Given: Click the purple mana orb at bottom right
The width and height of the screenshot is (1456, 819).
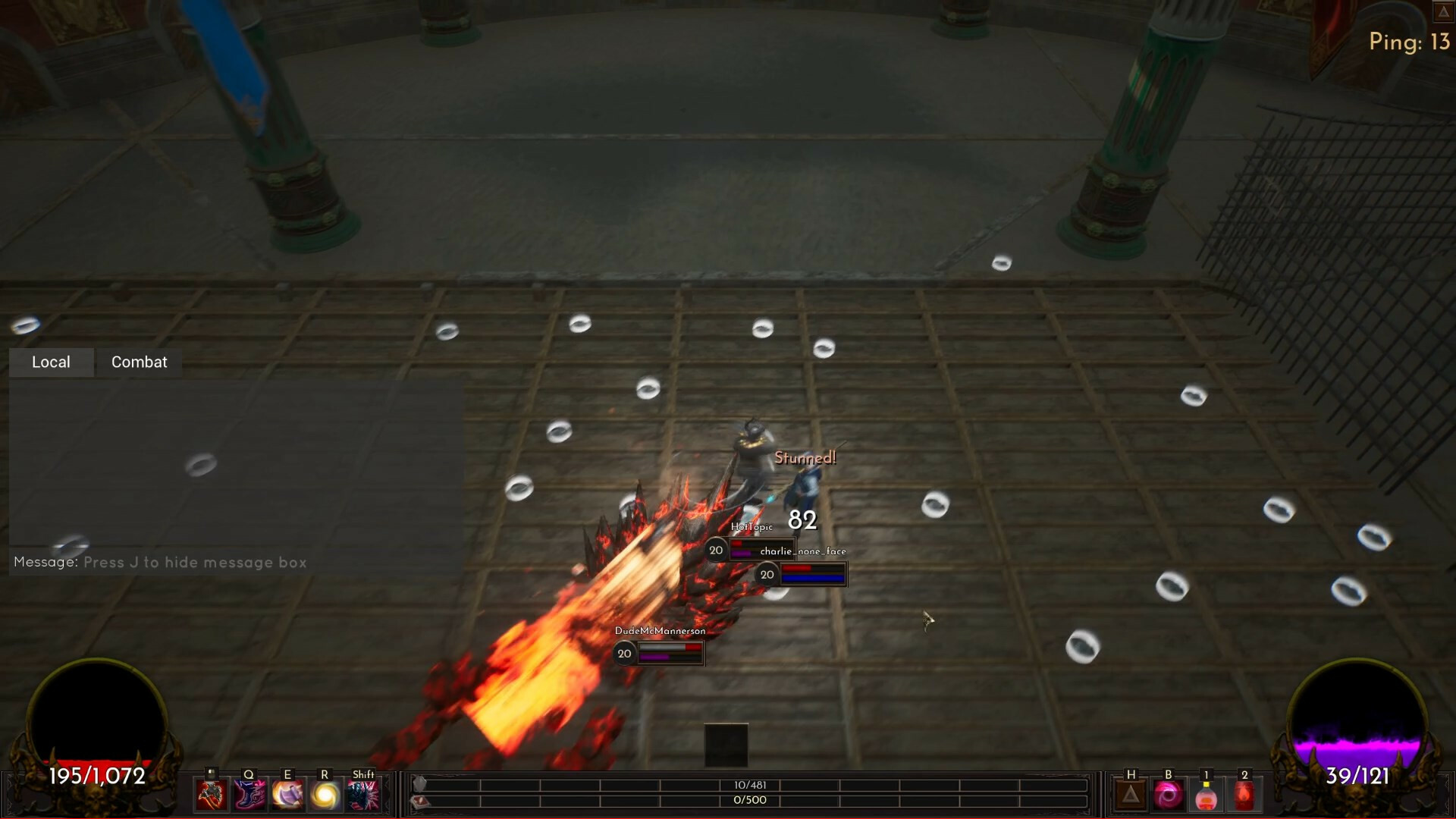Looking at the screenshot, I should click(1357, 728).
